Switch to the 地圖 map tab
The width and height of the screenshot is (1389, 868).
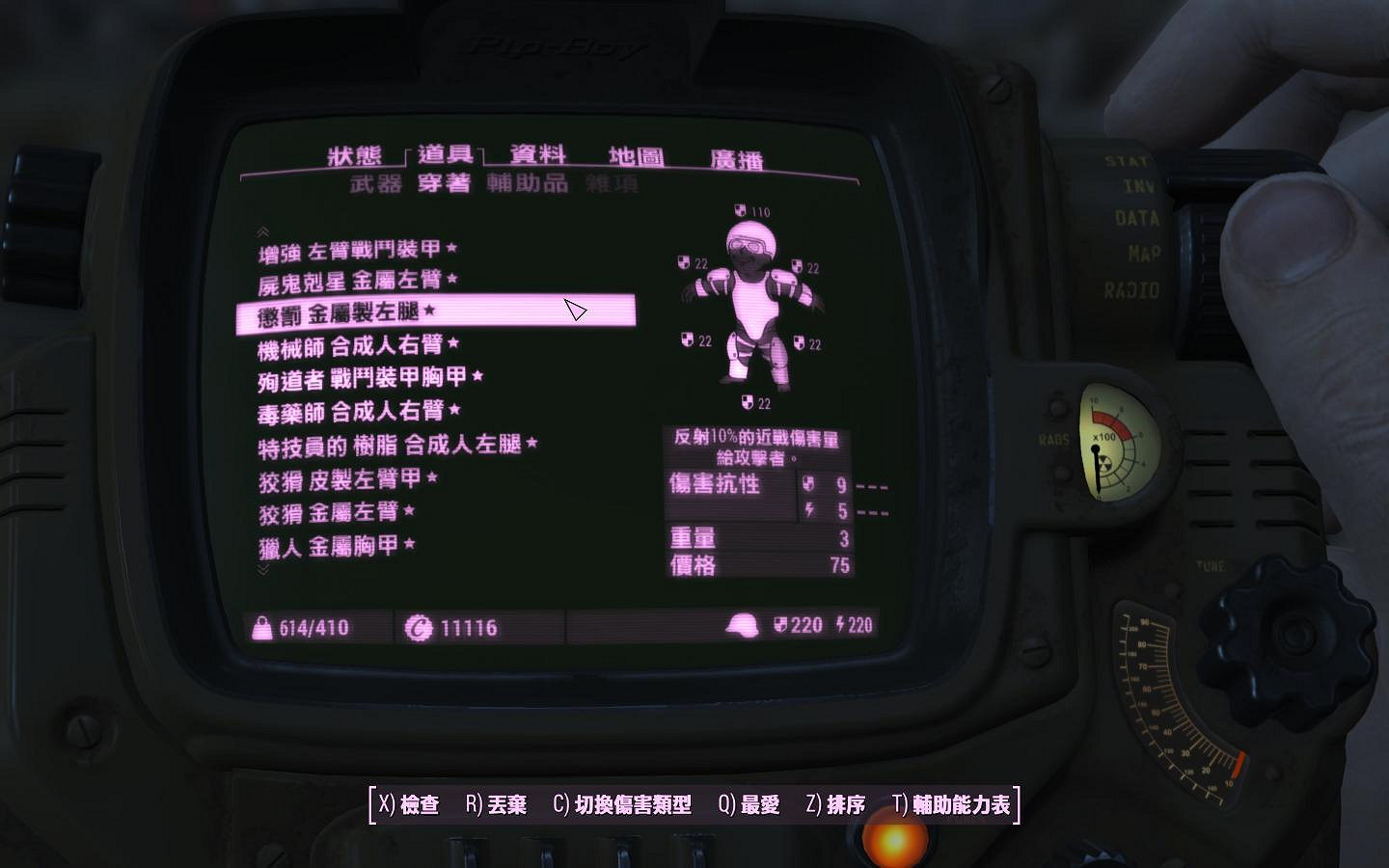click(636, 157)
